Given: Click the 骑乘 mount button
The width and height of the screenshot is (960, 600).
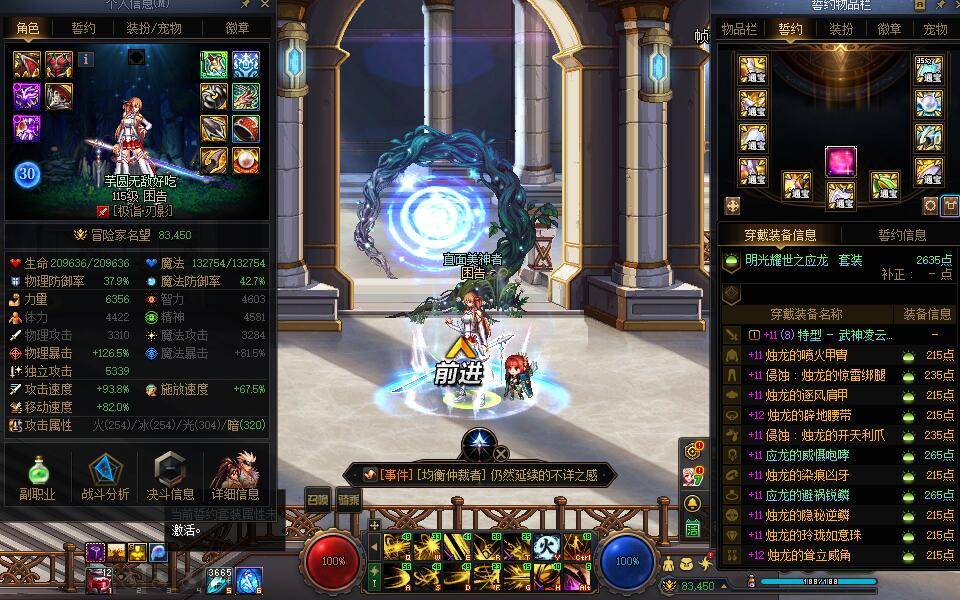Looking at the screenshot, I should pos(348,499).
